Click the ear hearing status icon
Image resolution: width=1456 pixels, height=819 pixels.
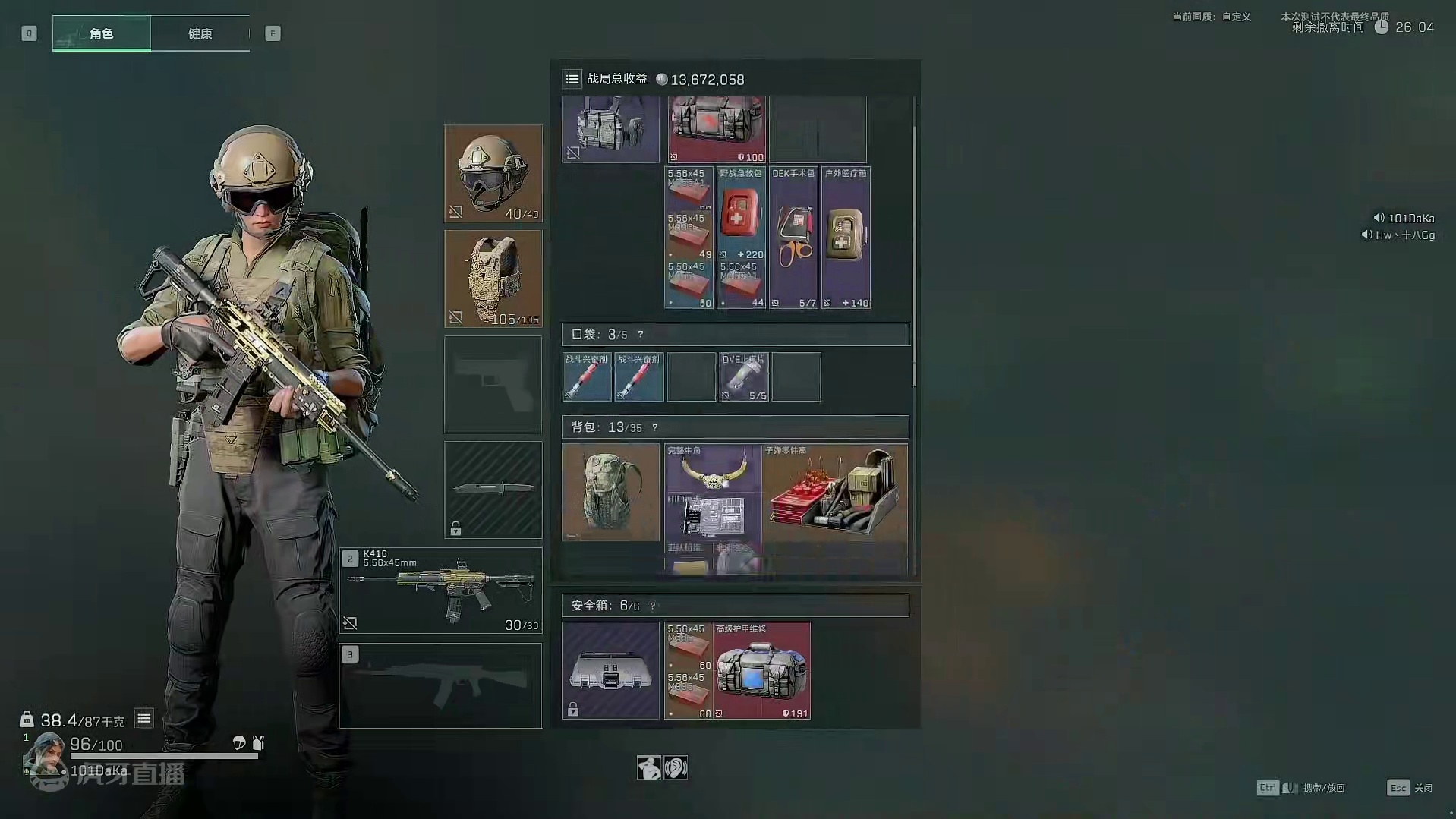(676, 767)
